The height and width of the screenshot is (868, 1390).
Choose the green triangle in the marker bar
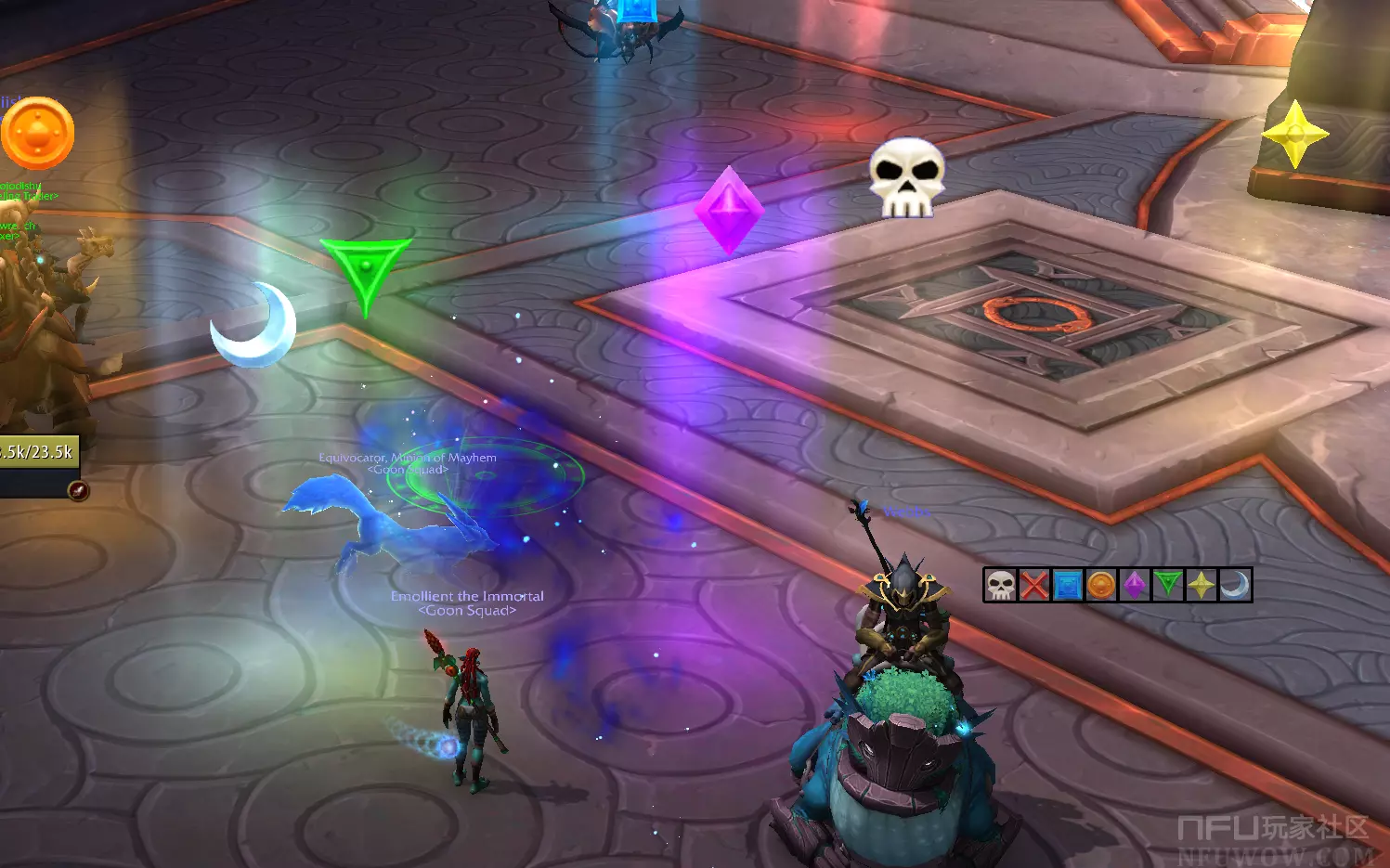pos(1167,586)
